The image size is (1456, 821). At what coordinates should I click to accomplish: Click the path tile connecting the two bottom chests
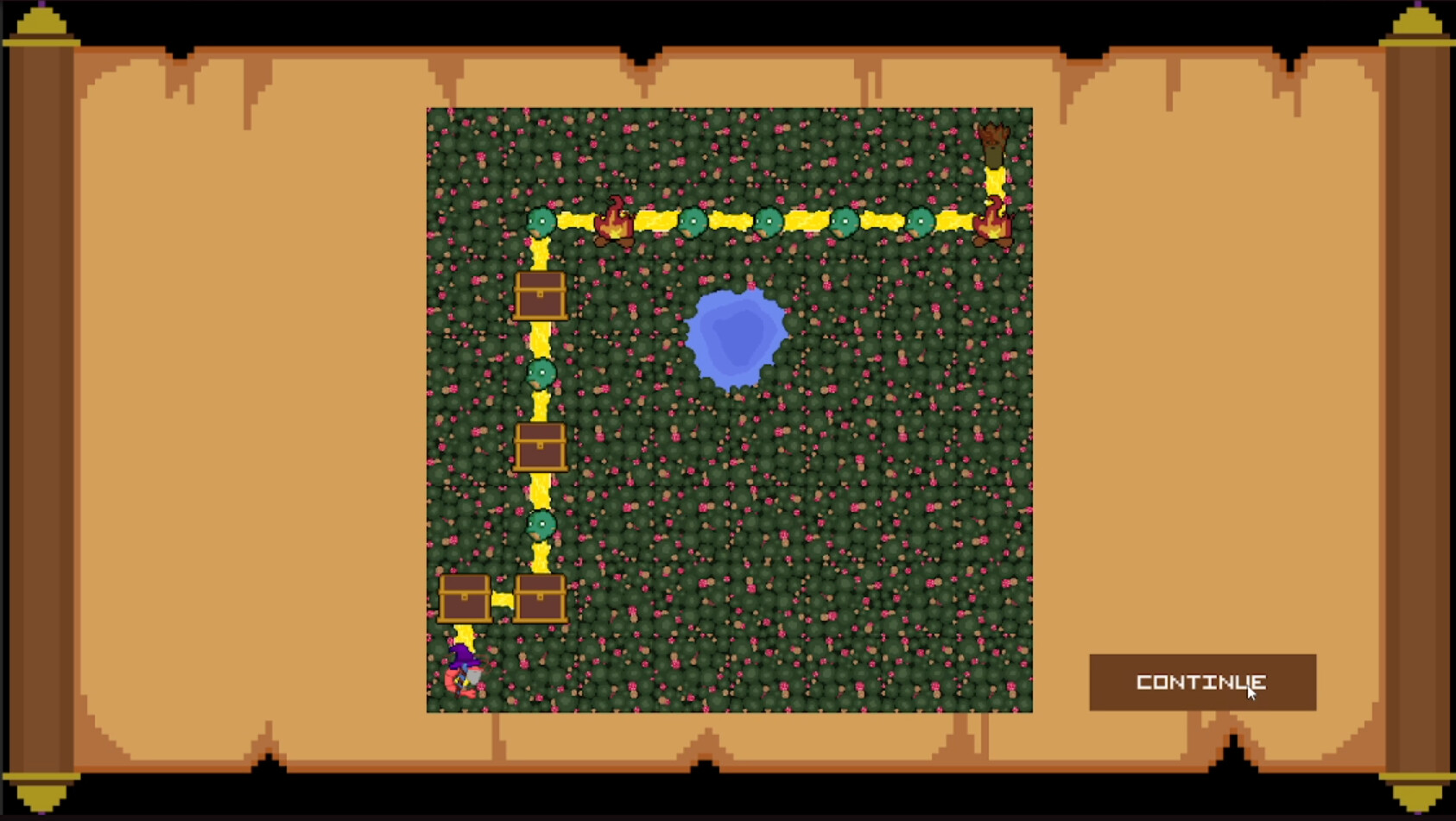click(503, 598)
